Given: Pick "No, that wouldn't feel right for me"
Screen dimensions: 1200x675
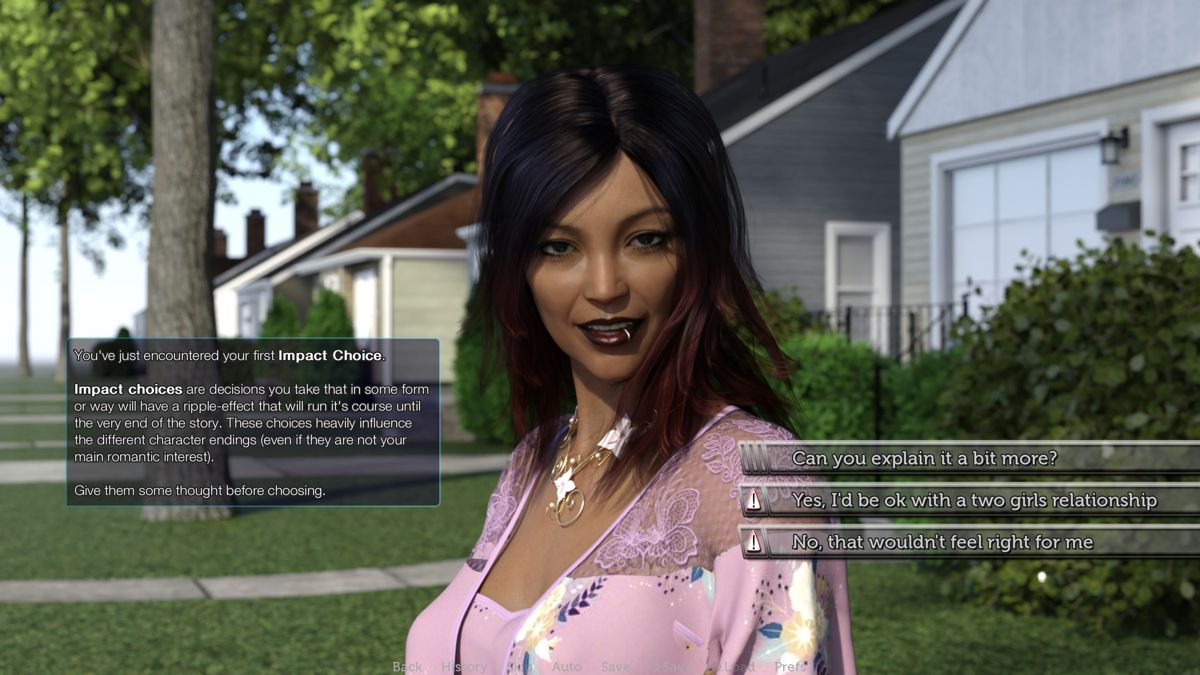Looking at the screenshot, I should 942,542.
